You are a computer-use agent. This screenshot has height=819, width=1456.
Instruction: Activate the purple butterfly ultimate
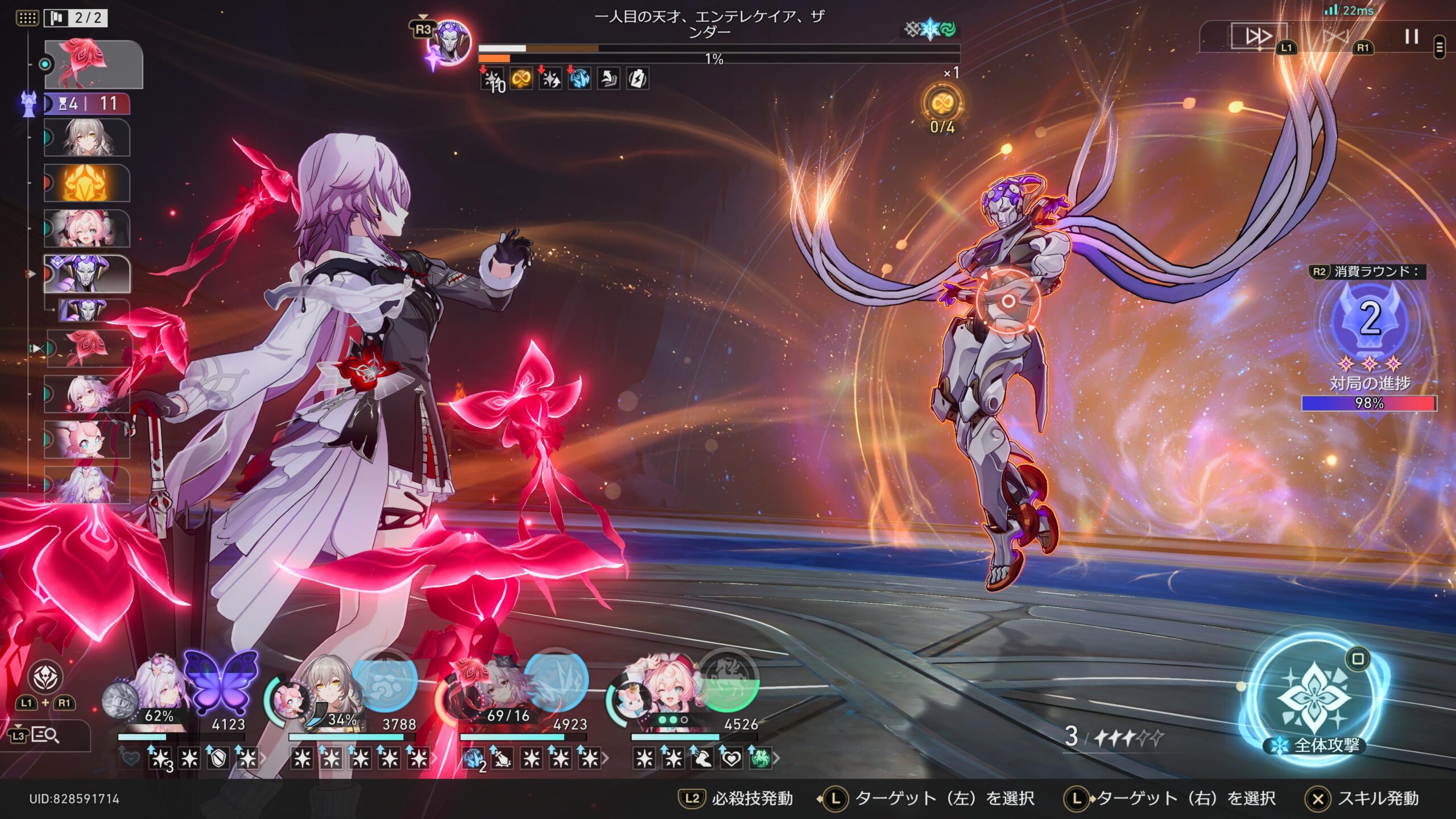coord(221,681)
